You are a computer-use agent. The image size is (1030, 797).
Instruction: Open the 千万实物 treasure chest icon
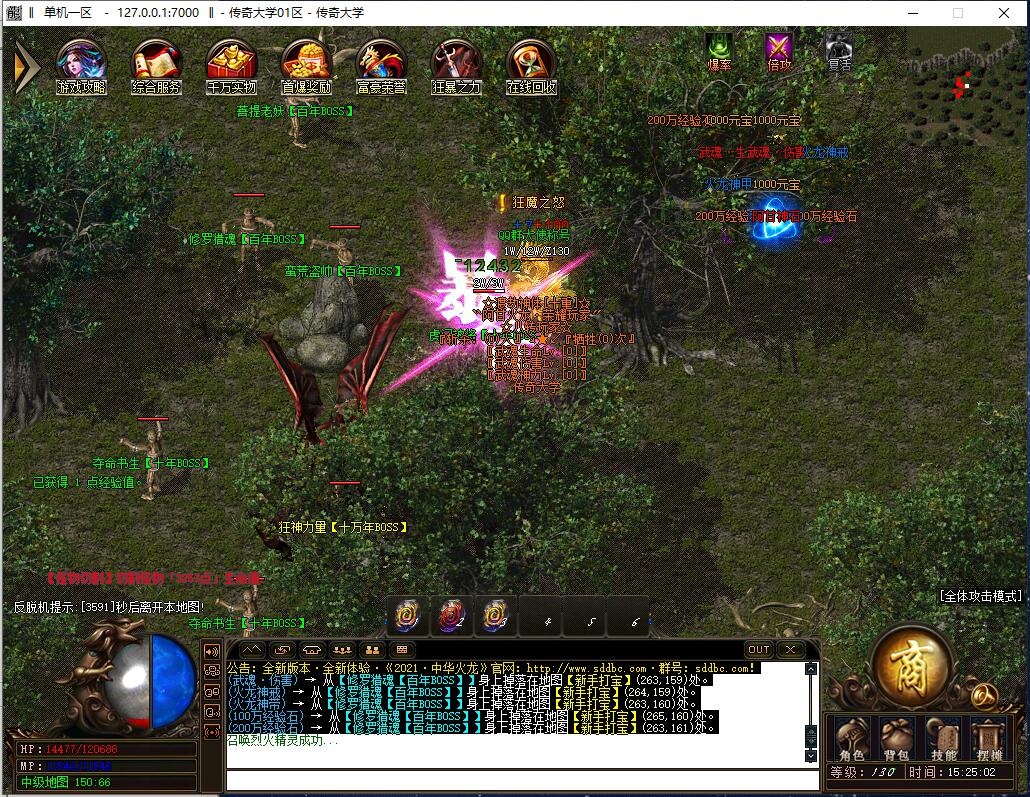click(231, 64)
